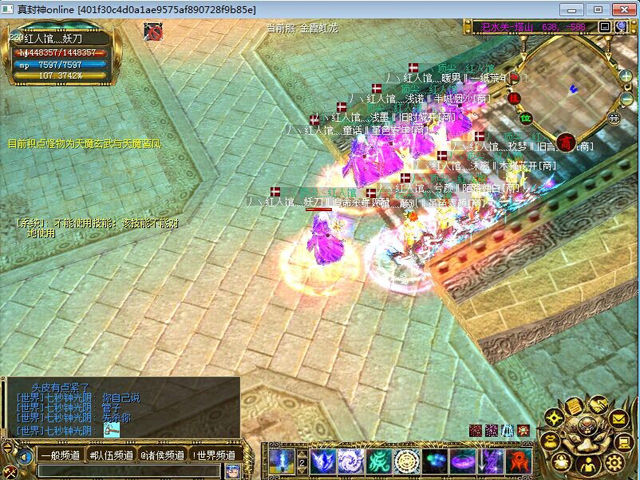
Task: Open the 诸侯频道 chat channel
Action: 162,455
